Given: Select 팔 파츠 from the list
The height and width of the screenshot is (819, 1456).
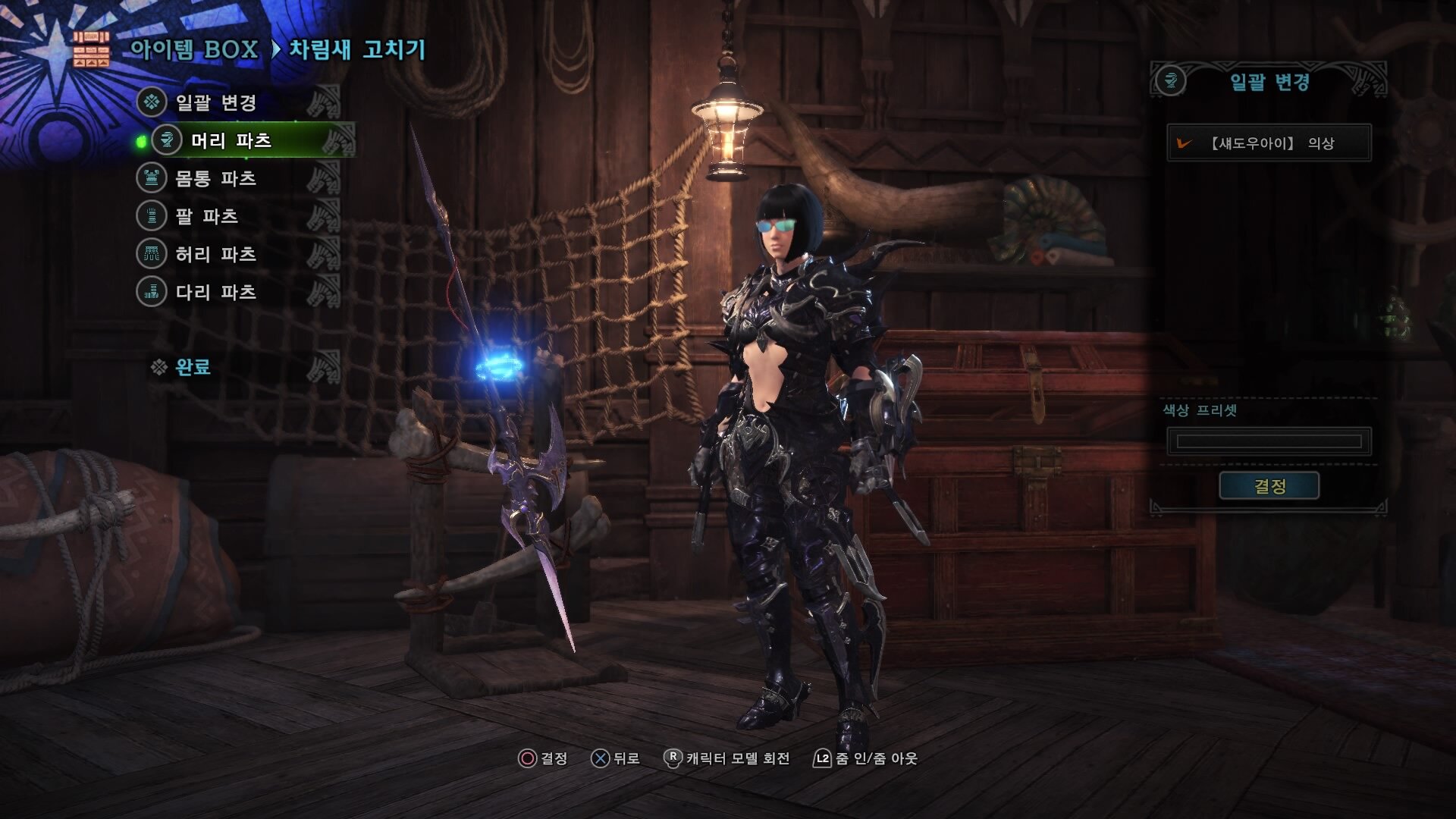Looking at the screenshot, I should (x=207, y=216).
